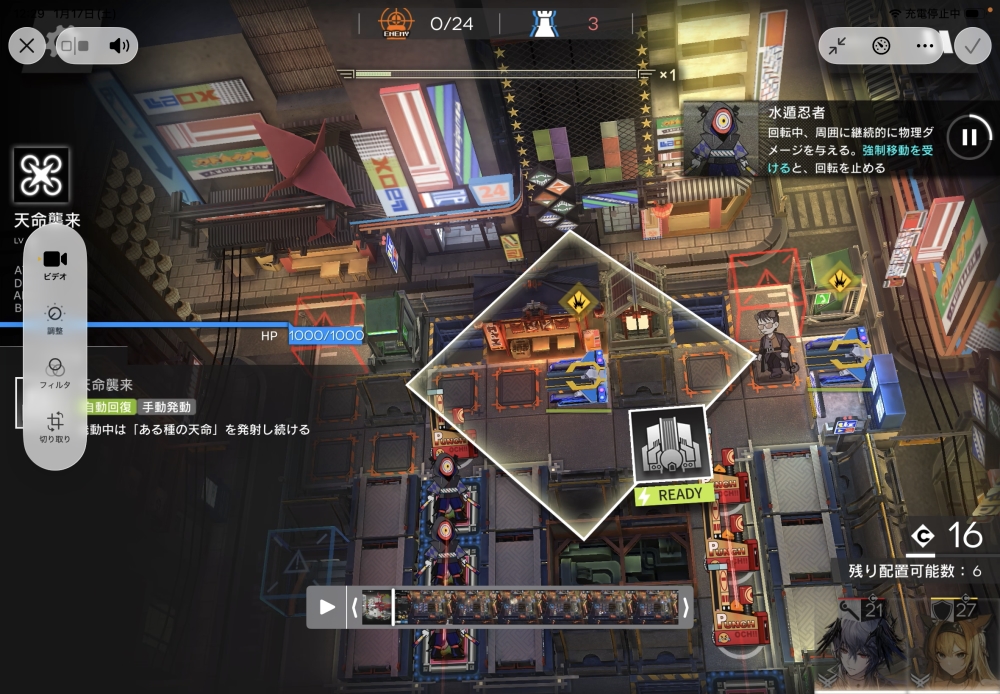Tap the 天命襲来 drone skill icon
Image resolution: width=1000 pixels, height=694 pixels.
(42, 176)
